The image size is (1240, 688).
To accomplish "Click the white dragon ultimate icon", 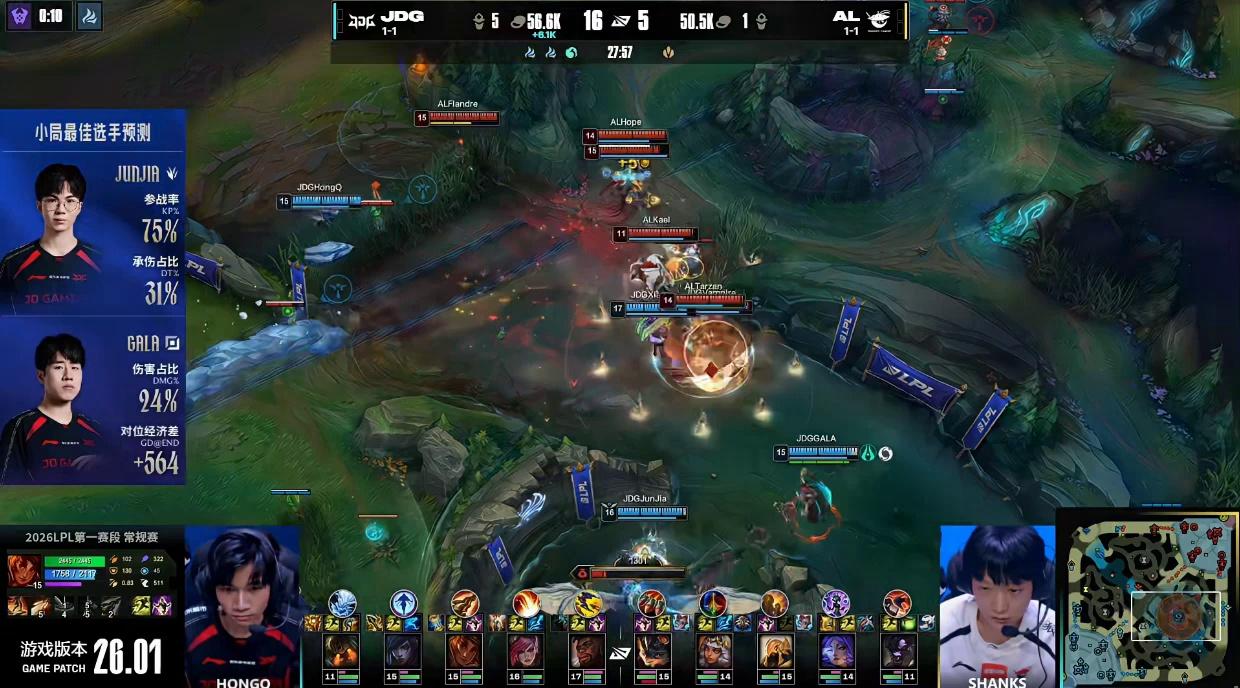I will tap(342, 603).
